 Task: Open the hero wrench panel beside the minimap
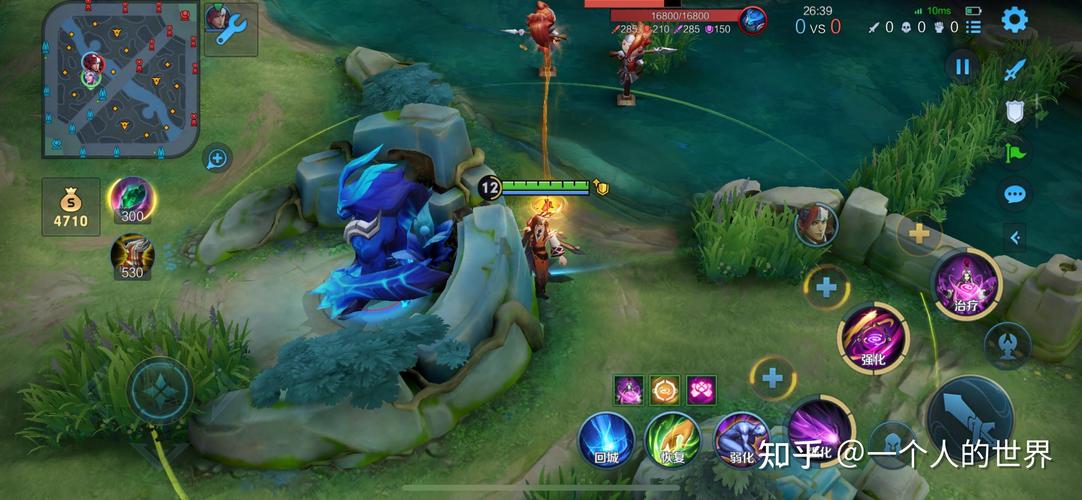coord(231,29)
